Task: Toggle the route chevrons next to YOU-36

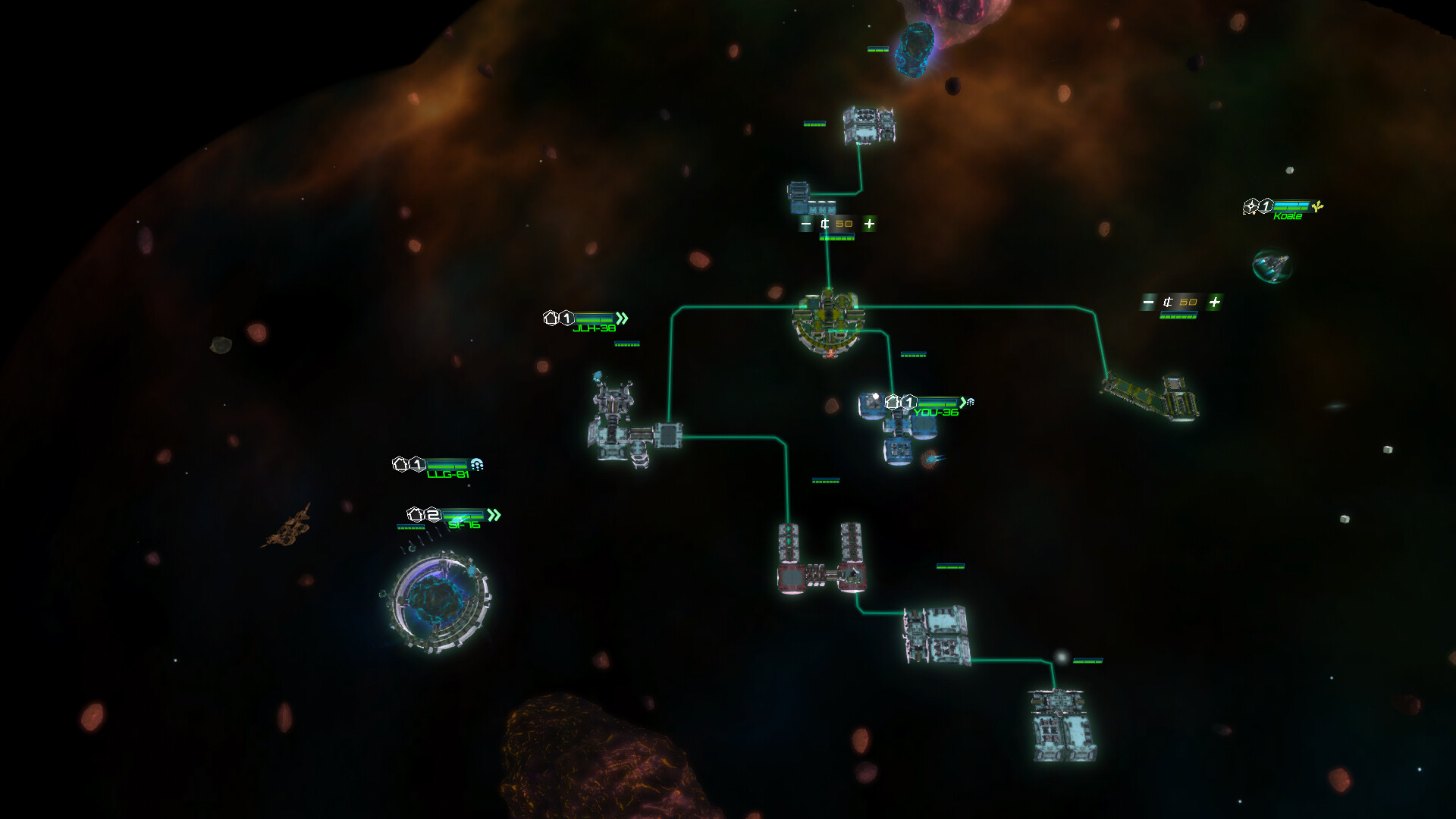Action: tap(962, 403)
